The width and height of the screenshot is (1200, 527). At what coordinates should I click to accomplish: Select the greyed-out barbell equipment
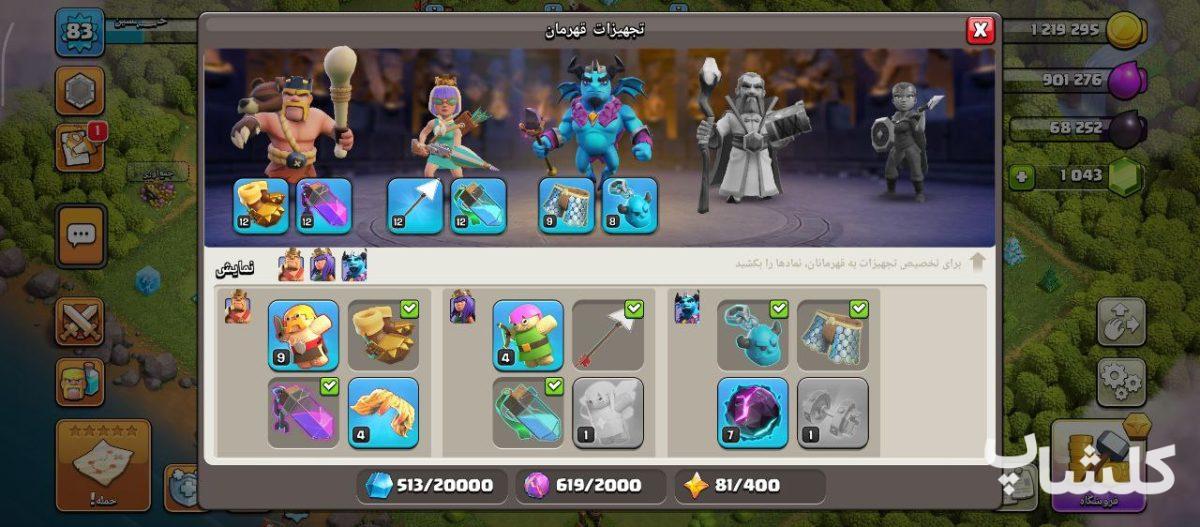832,412
